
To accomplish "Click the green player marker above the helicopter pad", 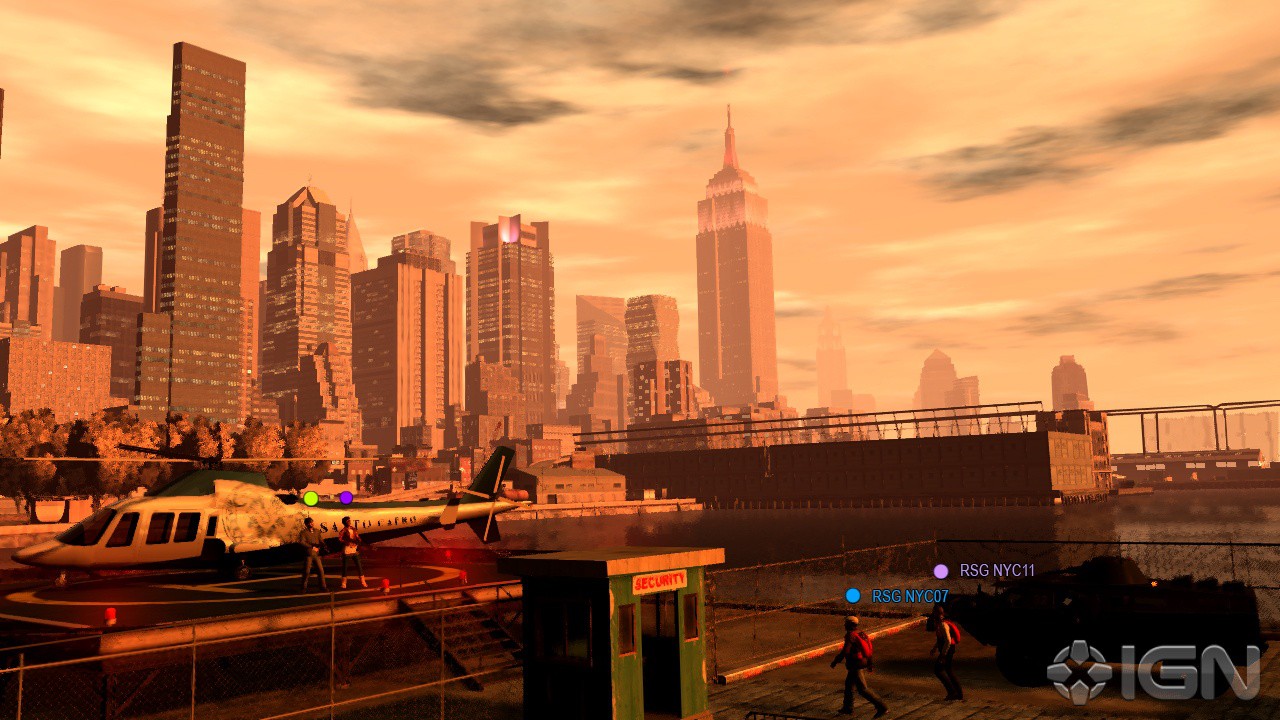I will (311, 498).
